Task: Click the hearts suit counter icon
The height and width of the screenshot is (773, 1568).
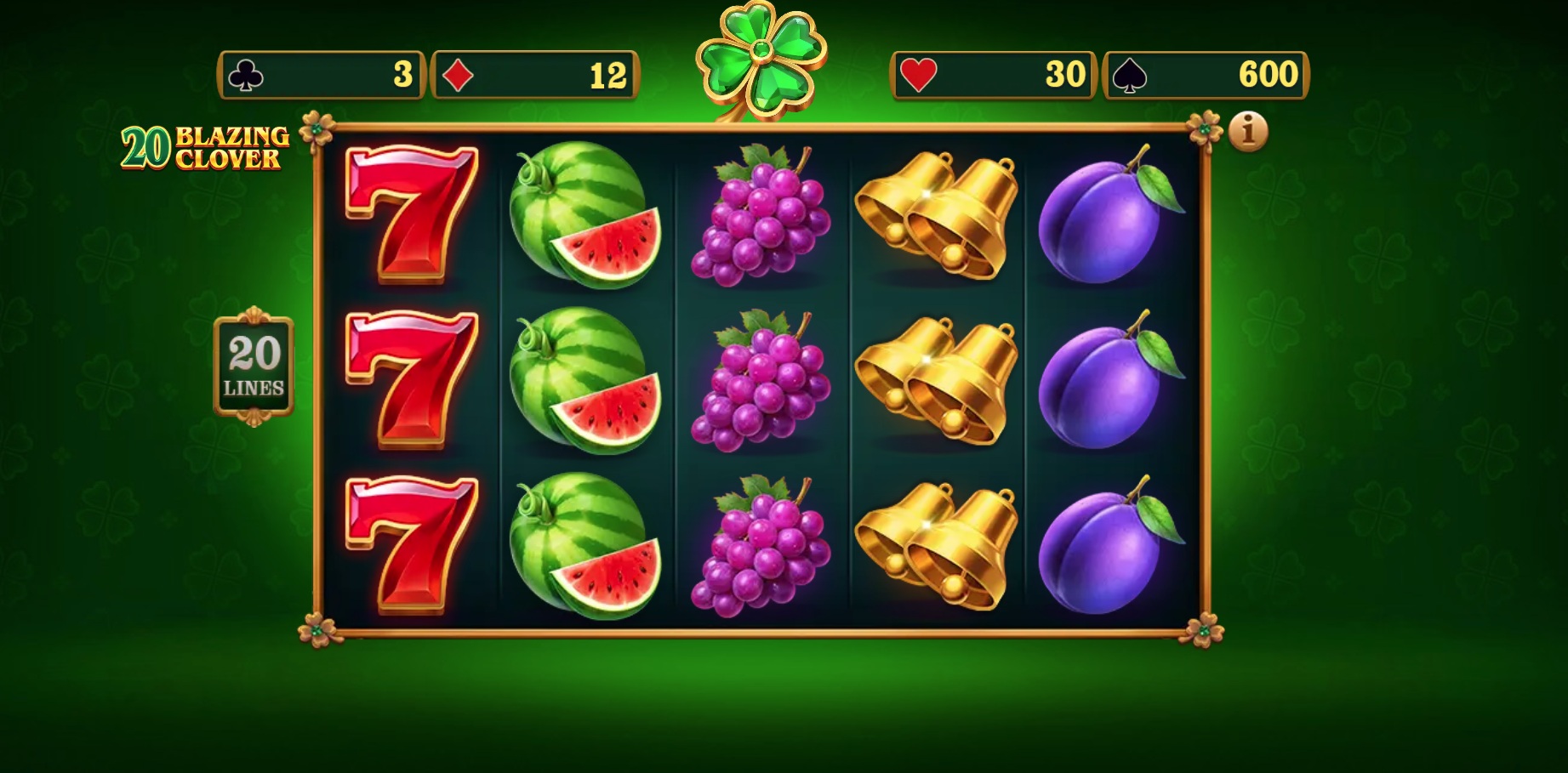Action: click(x=918, y=74)
